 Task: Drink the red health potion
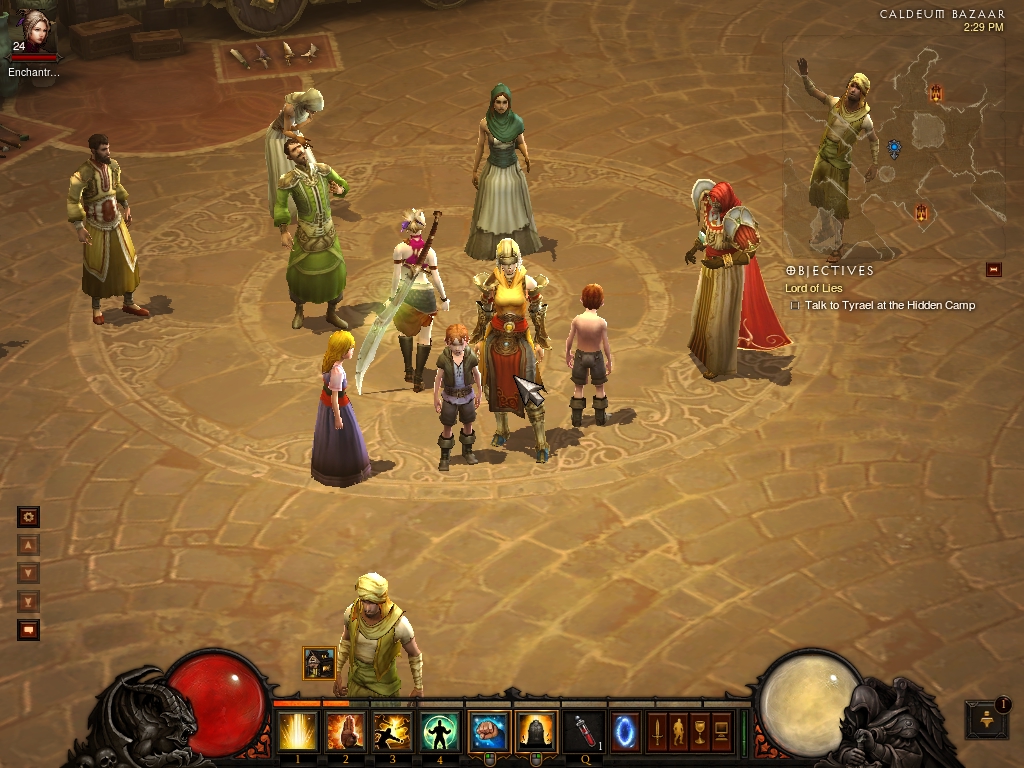(583, 732)
